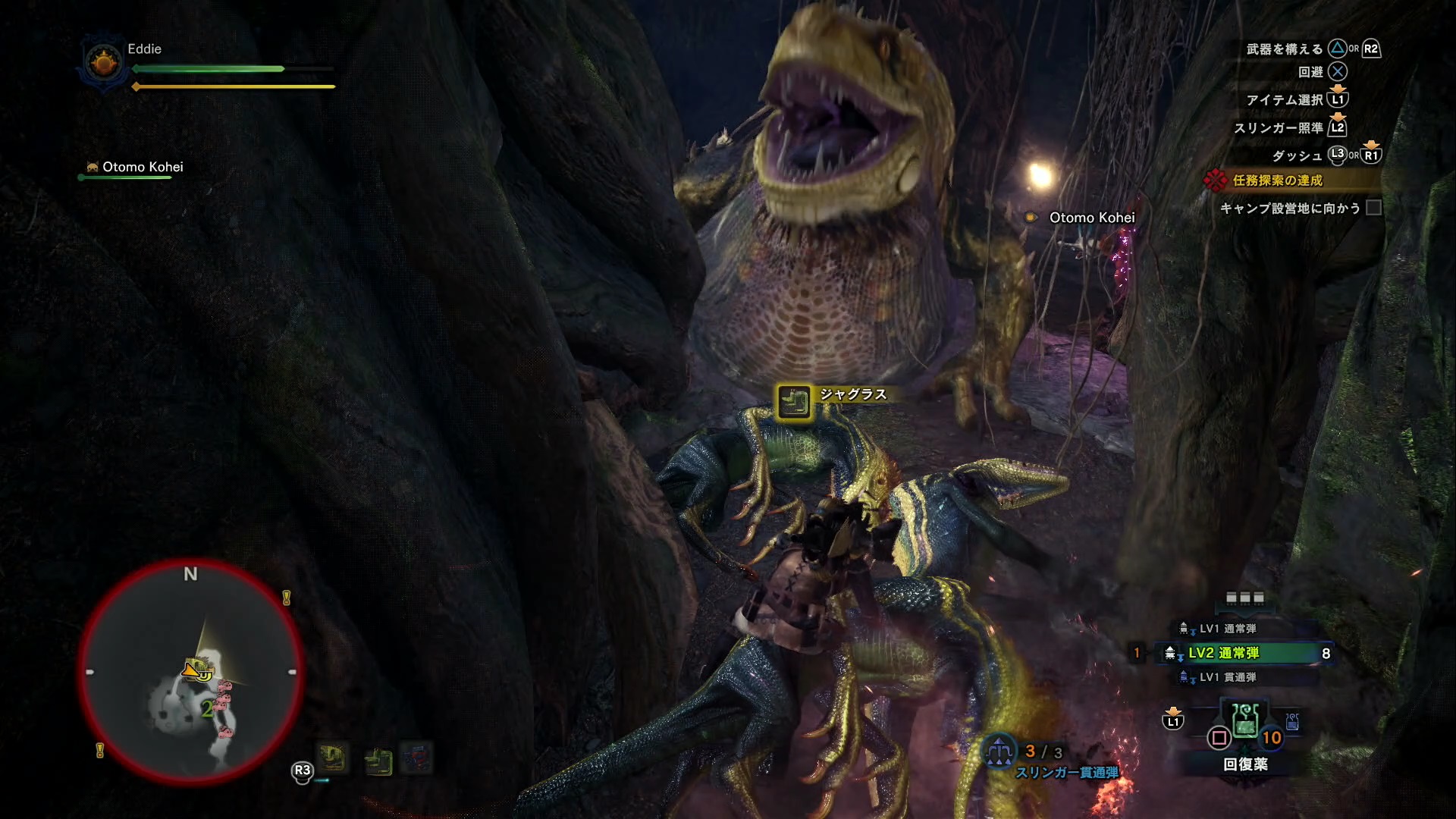Select the blue potion item beside 回復薬
Image resolution: width=1456 pixels, height=819 pixels.
click(x=1293, y=721)
